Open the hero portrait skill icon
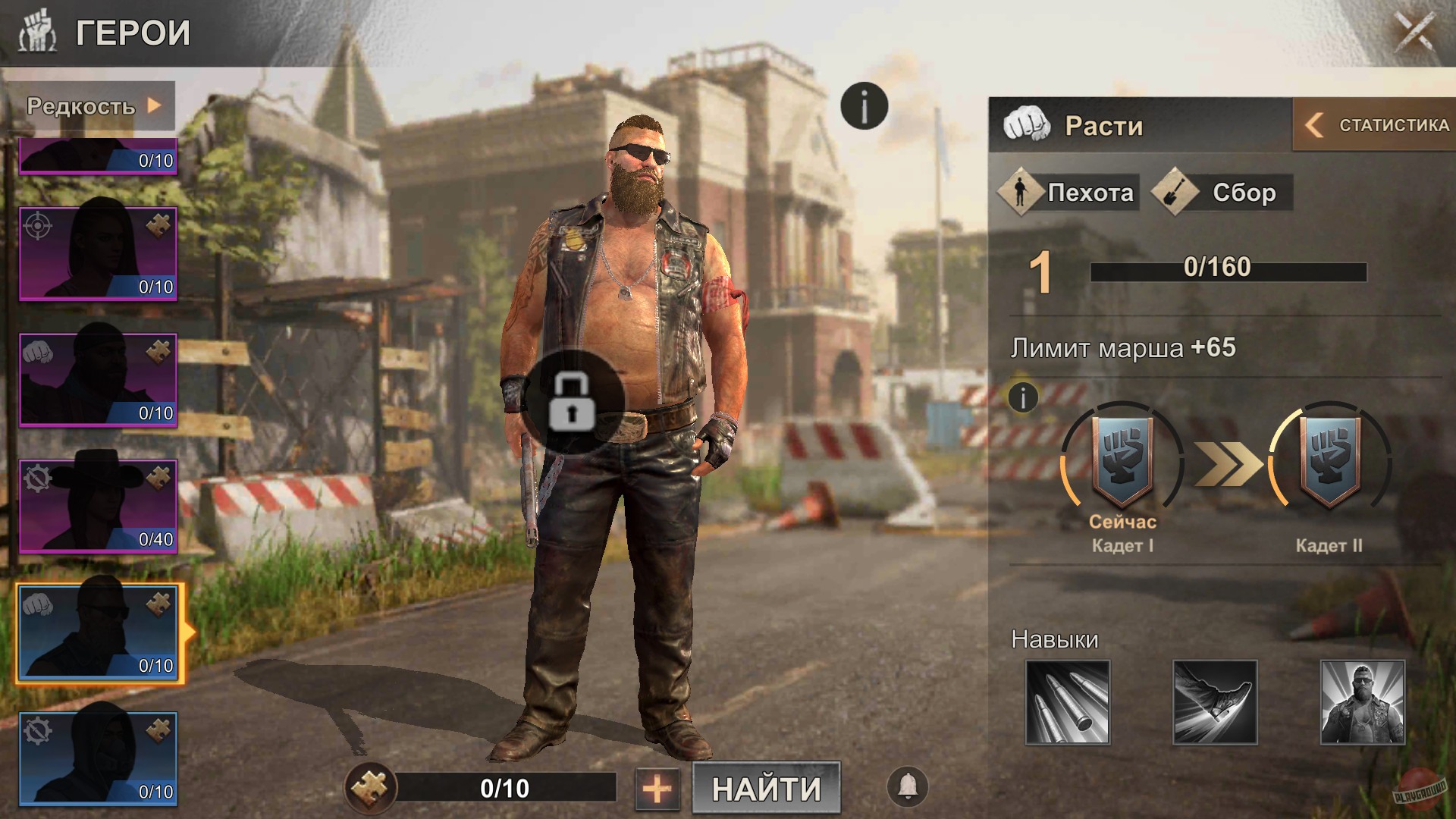Viewport: 1456px width, 819px height. click(x=1363, y=704)
